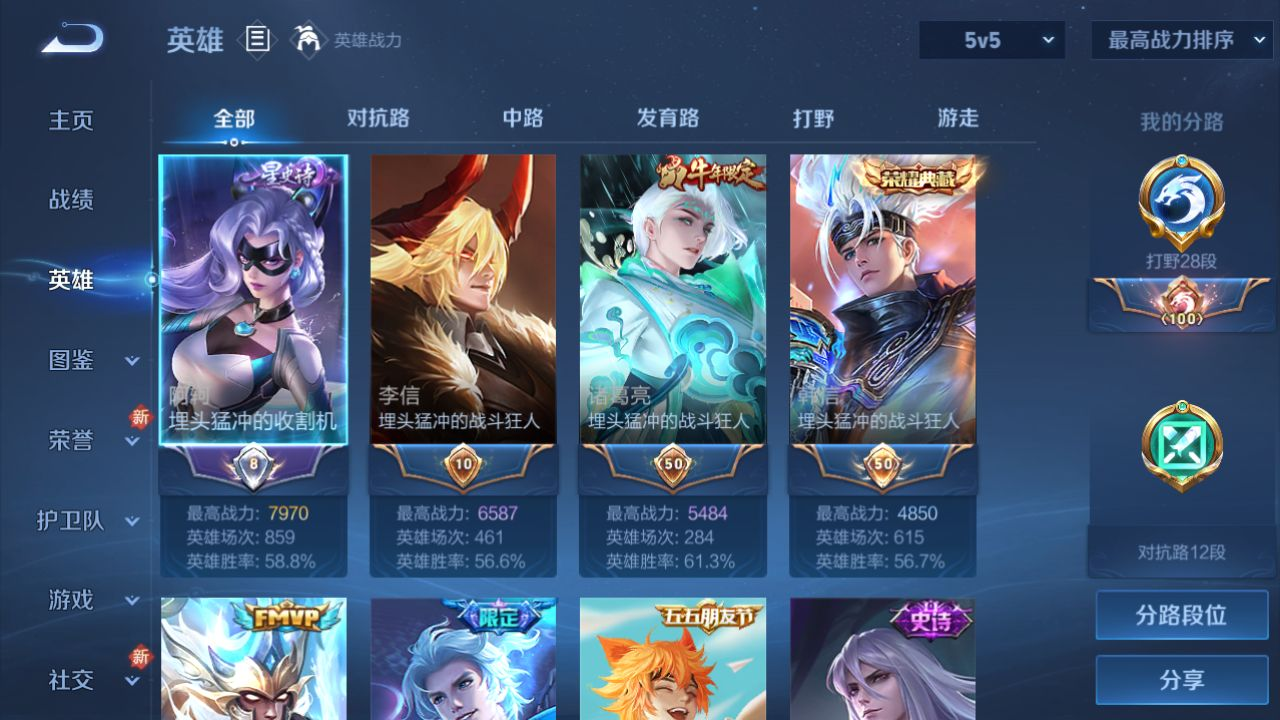Expand the 图鉴 sidebar section
The height and width of the screenshot is (720, 1280).
(90, 360)
